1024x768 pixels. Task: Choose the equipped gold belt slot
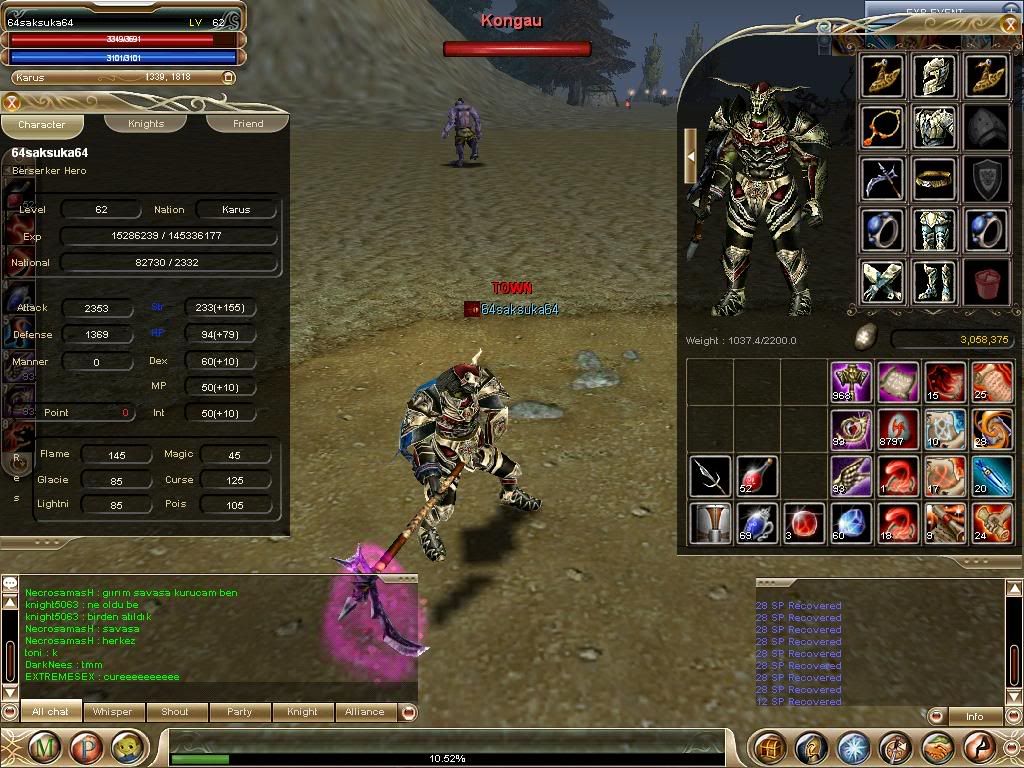pos(934,180)
